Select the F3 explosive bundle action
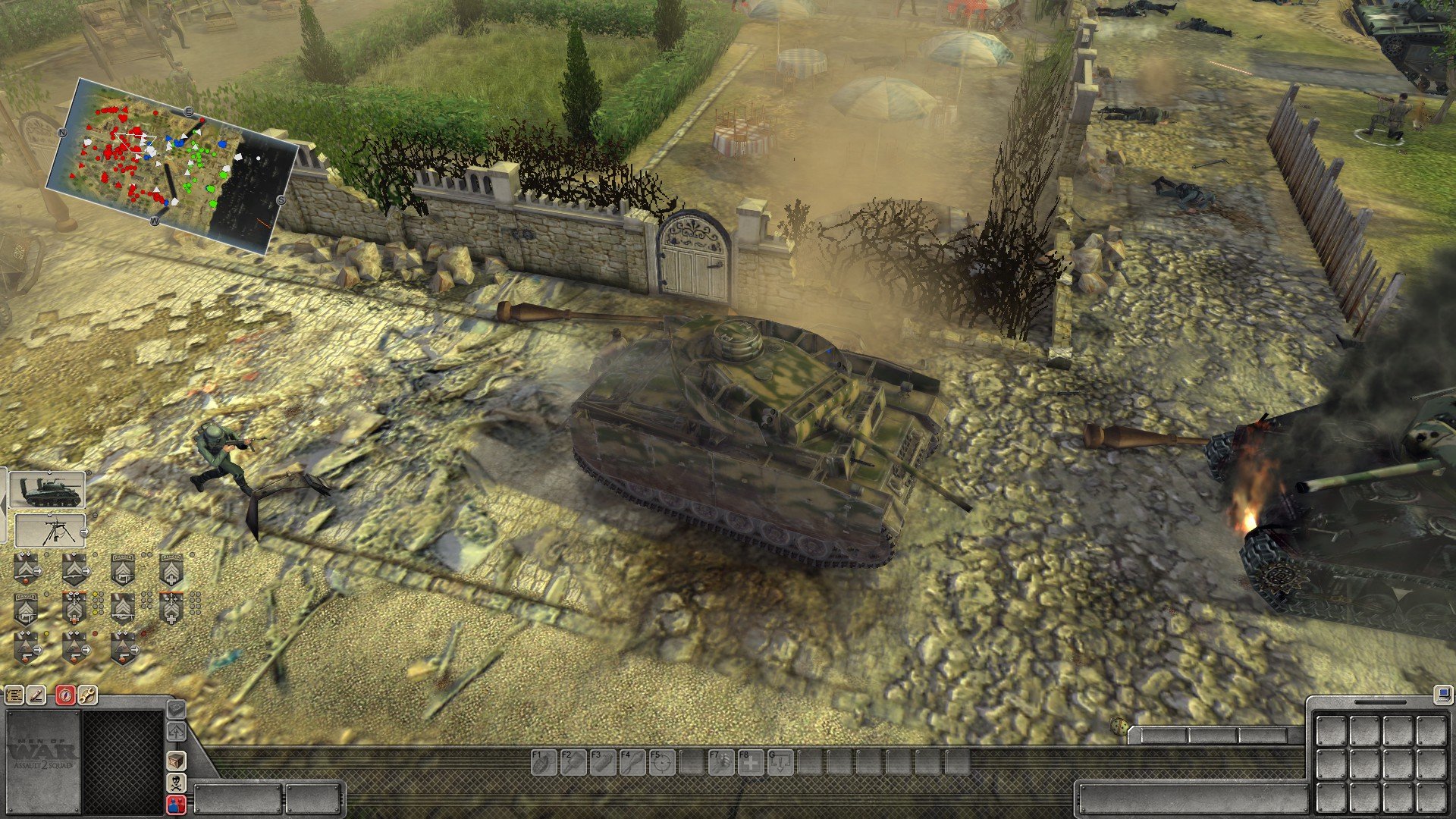Viewport: 1456px width, 819px height. [601, 762]
